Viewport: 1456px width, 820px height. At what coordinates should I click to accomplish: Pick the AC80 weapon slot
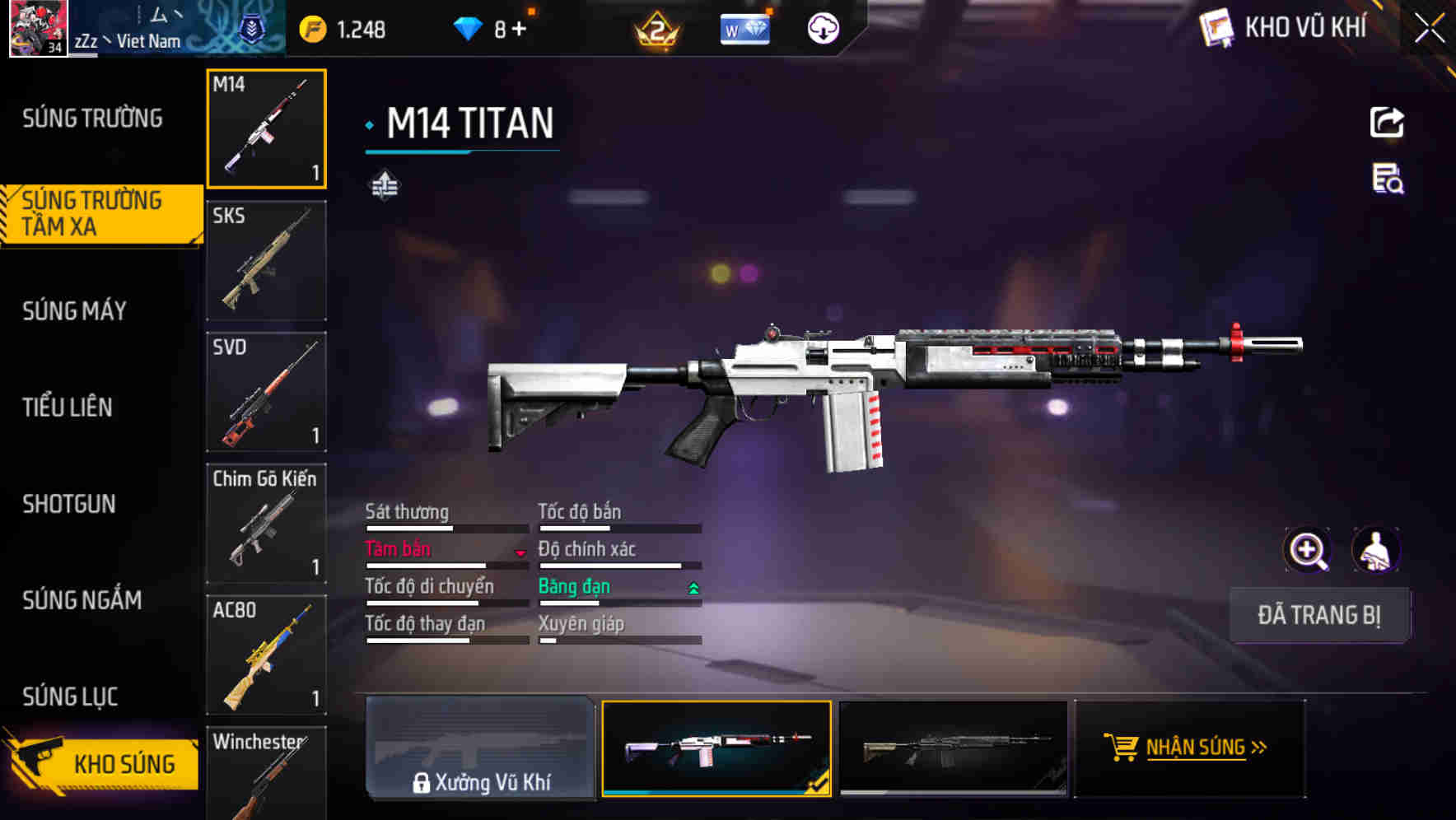tap(266, 655)
